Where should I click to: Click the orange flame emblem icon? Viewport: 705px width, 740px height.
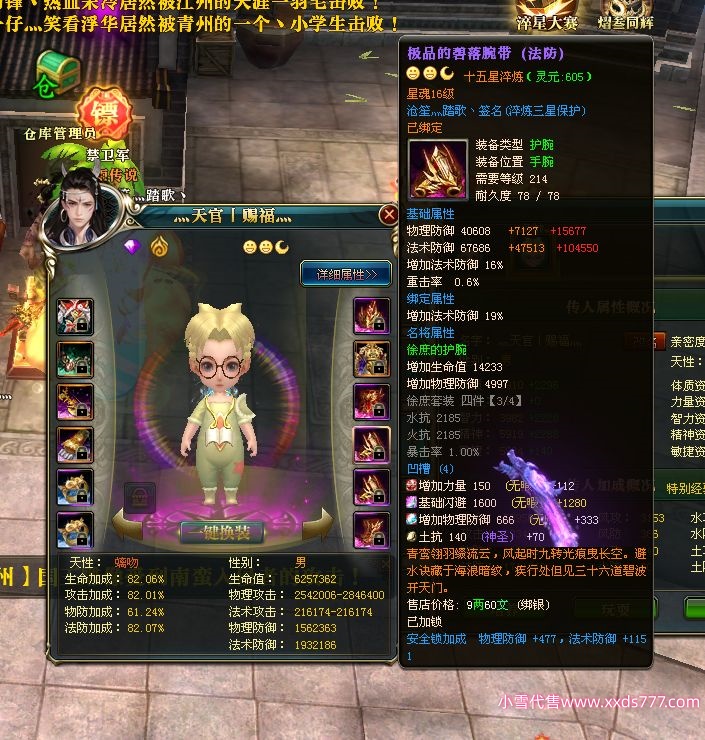pyautogui.click(x=159, y=246)
